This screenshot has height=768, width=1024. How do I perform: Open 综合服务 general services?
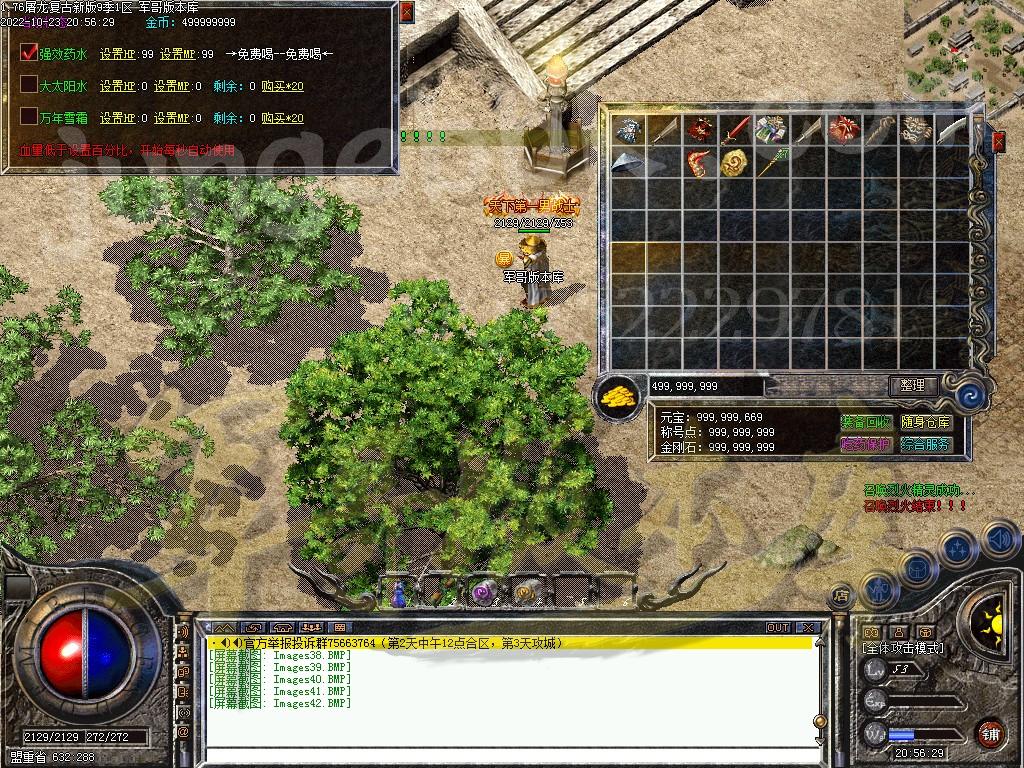tap(925, 444)
